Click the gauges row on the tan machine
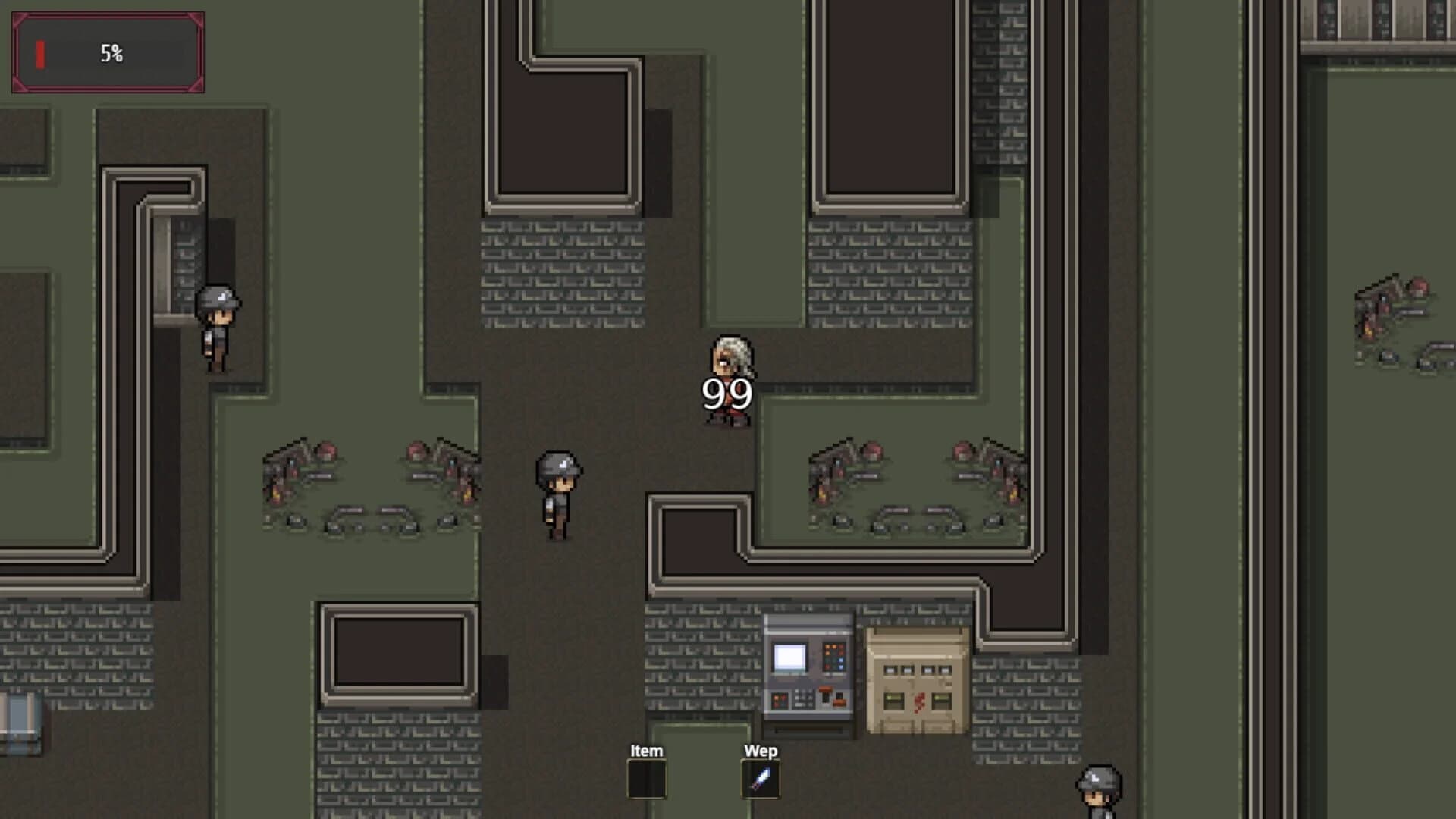Image resolution: width=1456 pixels, height=819 pixels. pos(918,669)
